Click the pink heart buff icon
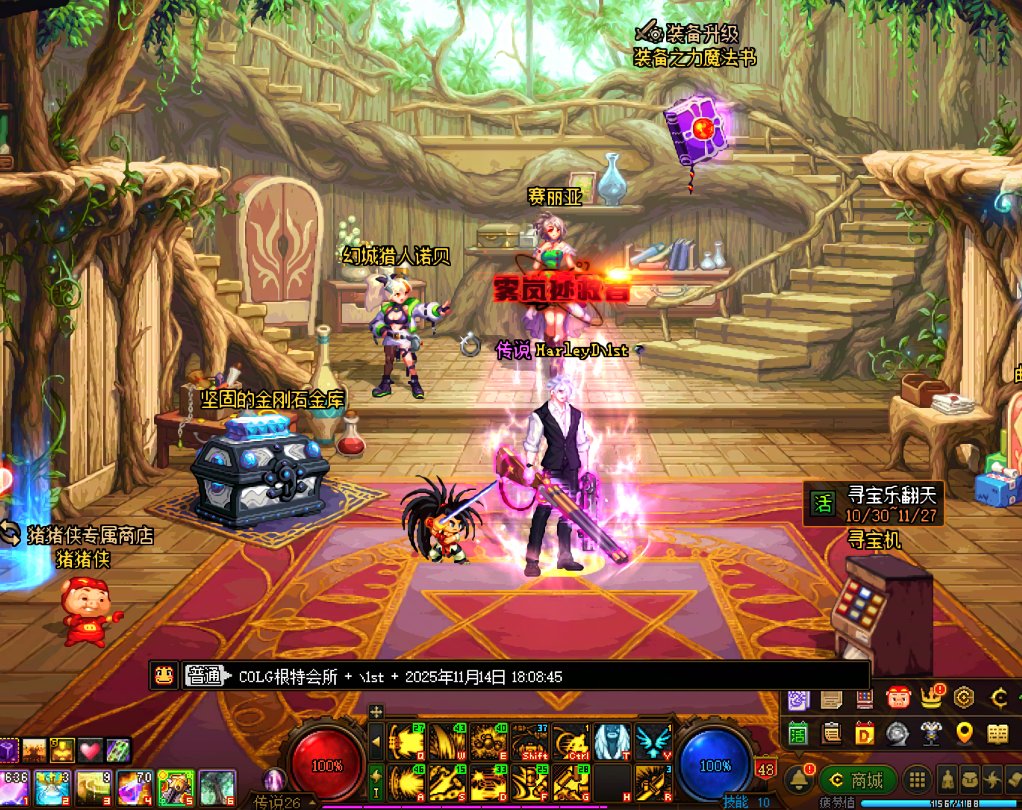The height and width of the screenshot is (810, 1022). (91, 749)
